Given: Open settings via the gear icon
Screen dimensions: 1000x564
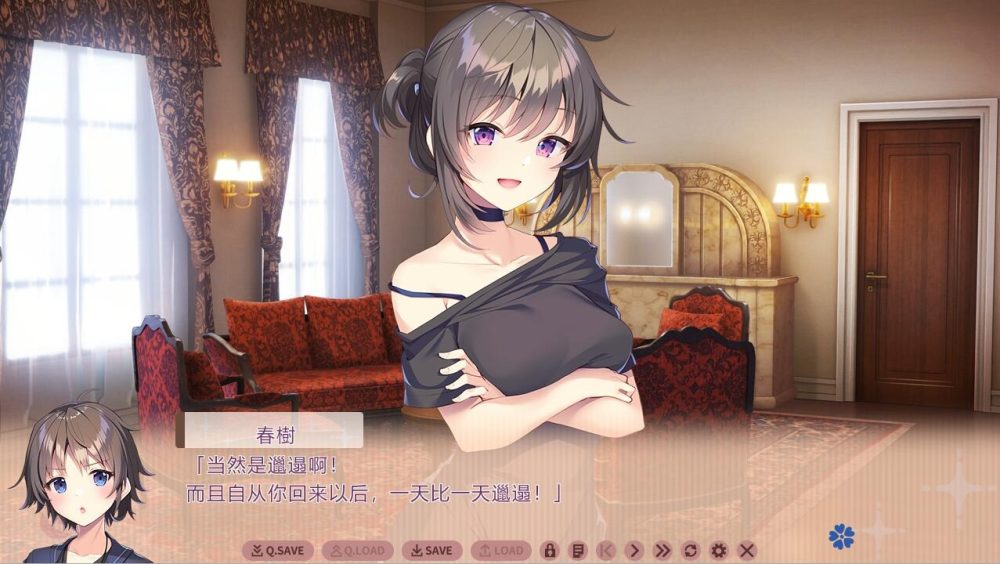Looking at the screenshot, I should (x=718, y=550).
